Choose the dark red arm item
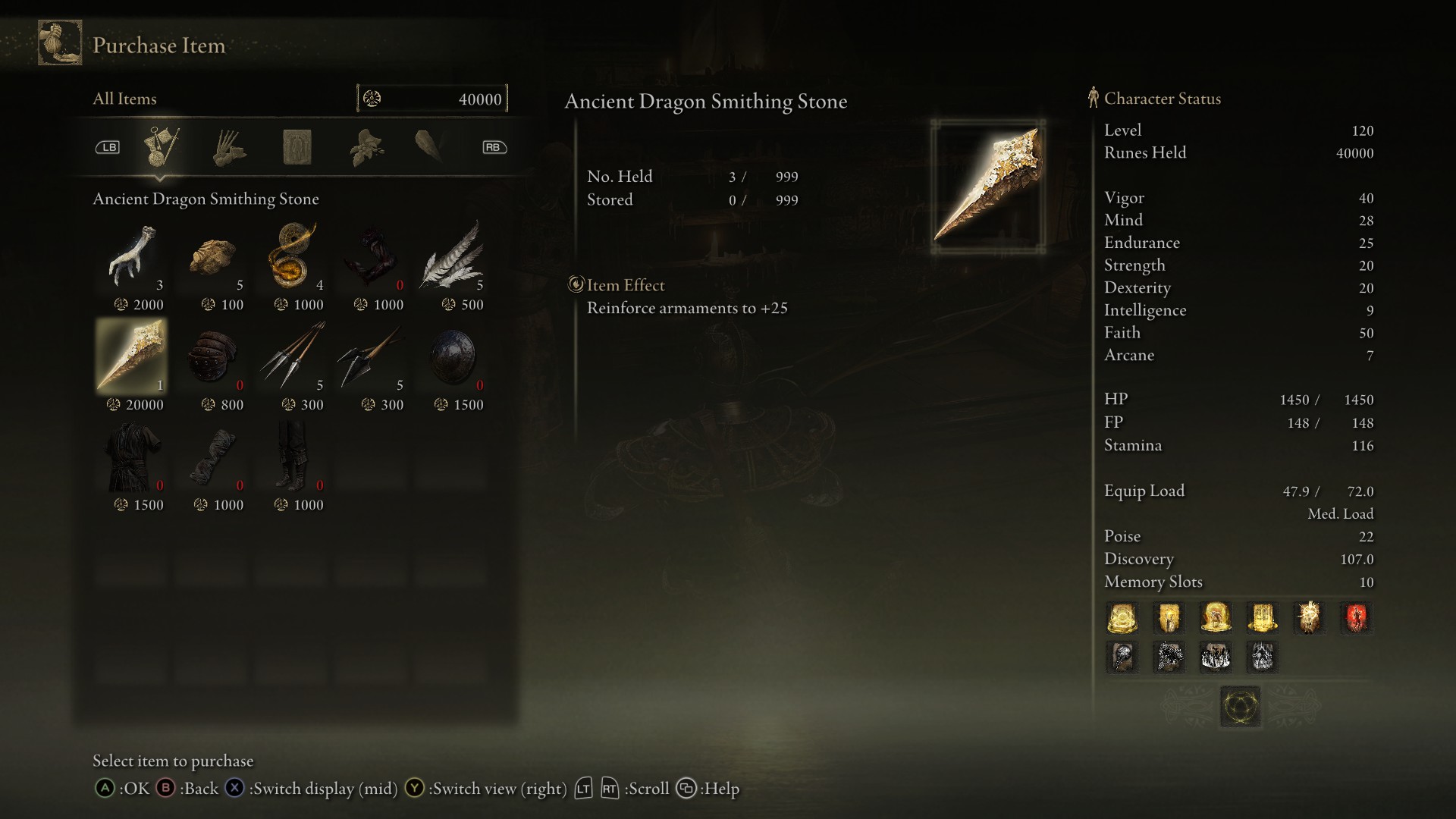 point(373,256)
